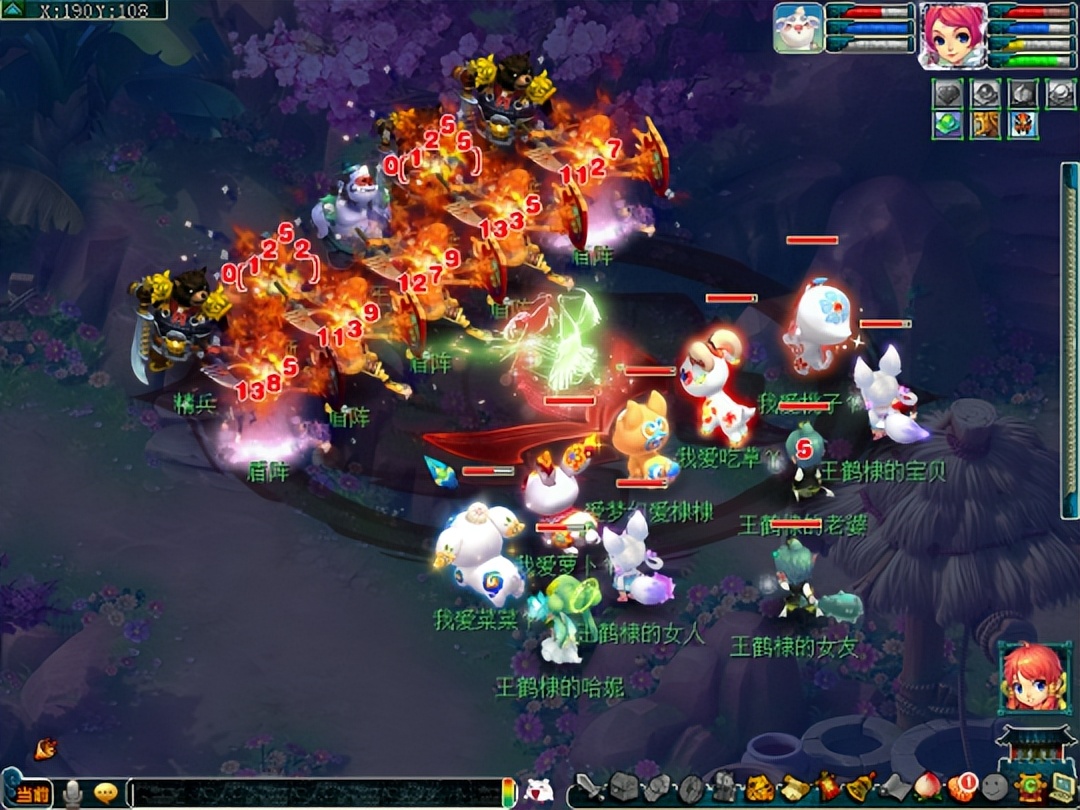The width and height of the screenshot is (1080, 810).
Task: Switch the 当前 chat channel button
Action: (32, 794)
